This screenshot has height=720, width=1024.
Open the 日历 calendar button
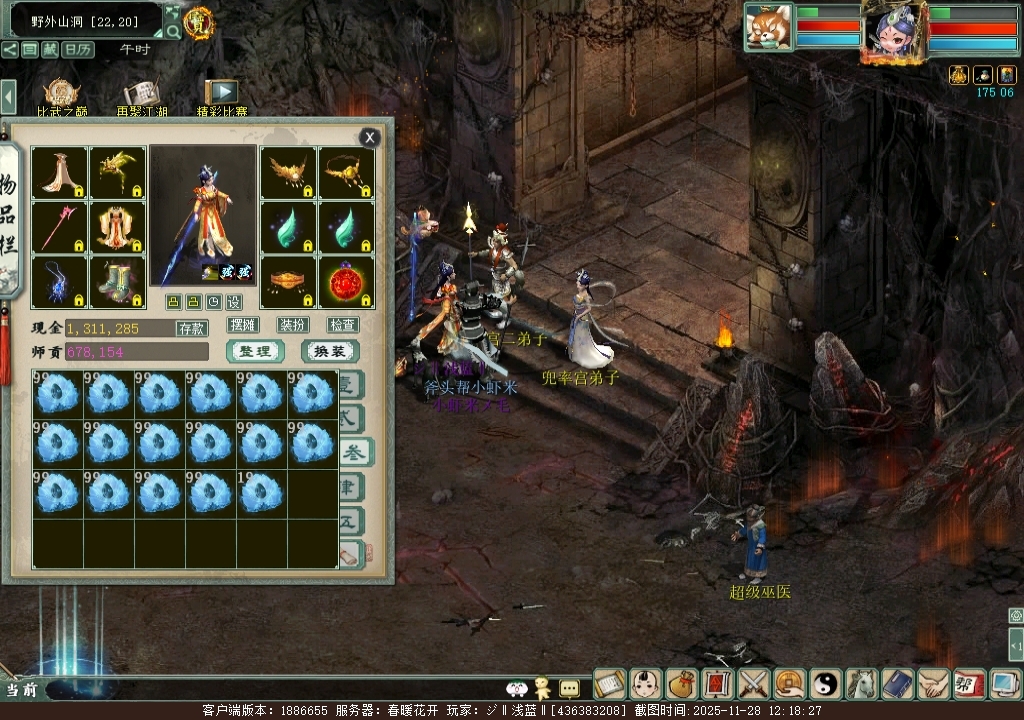77,49
